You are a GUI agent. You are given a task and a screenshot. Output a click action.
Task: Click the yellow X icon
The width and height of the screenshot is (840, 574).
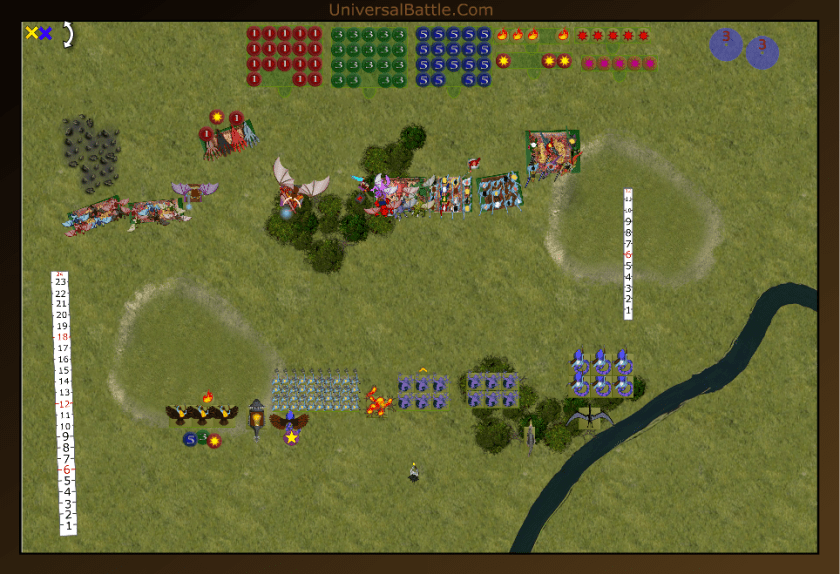tap(31, 33)
